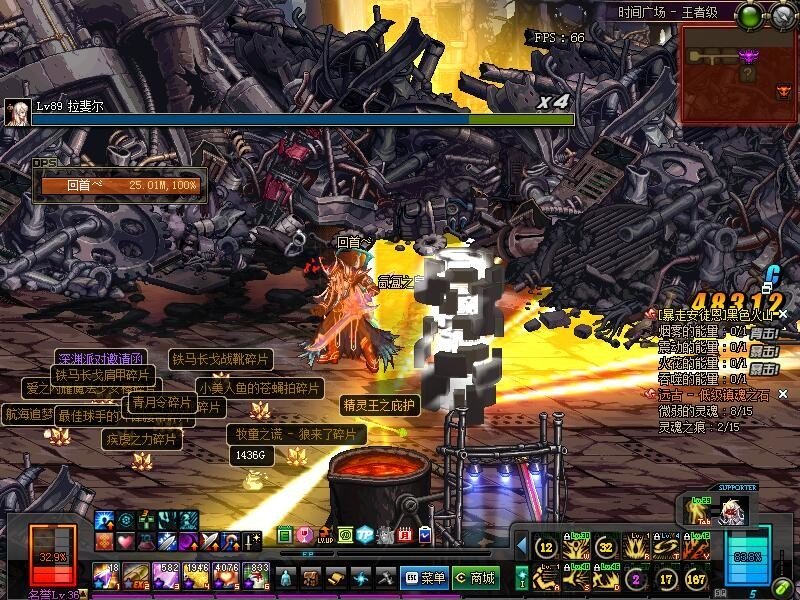
Task: Use the quick slot item with count 1946
Action: pyautogui.click(x=196, y=576)
